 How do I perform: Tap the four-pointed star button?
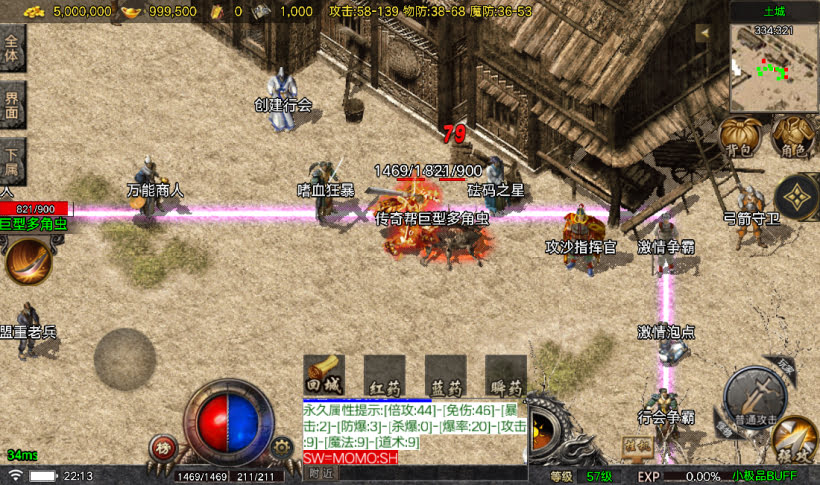point(797,198)
